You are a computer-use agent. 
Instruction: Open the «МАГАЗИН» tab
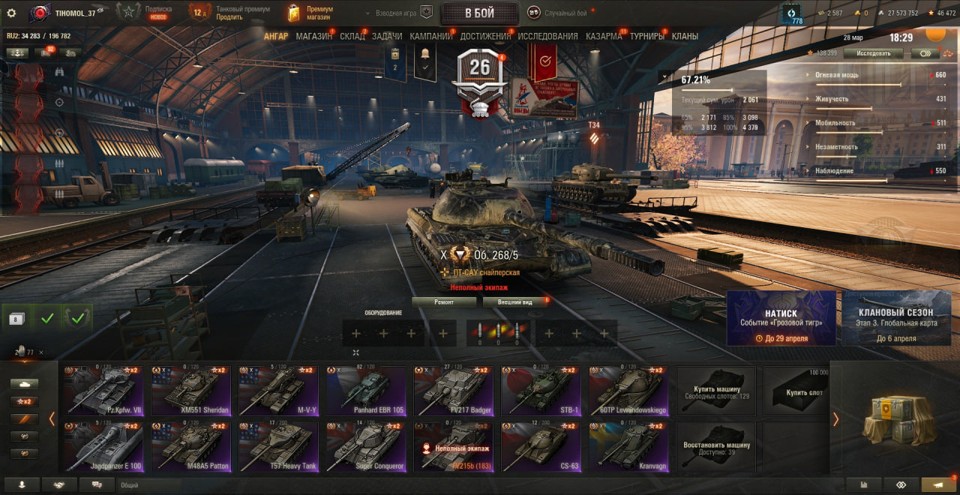click(x=314, y=36)
